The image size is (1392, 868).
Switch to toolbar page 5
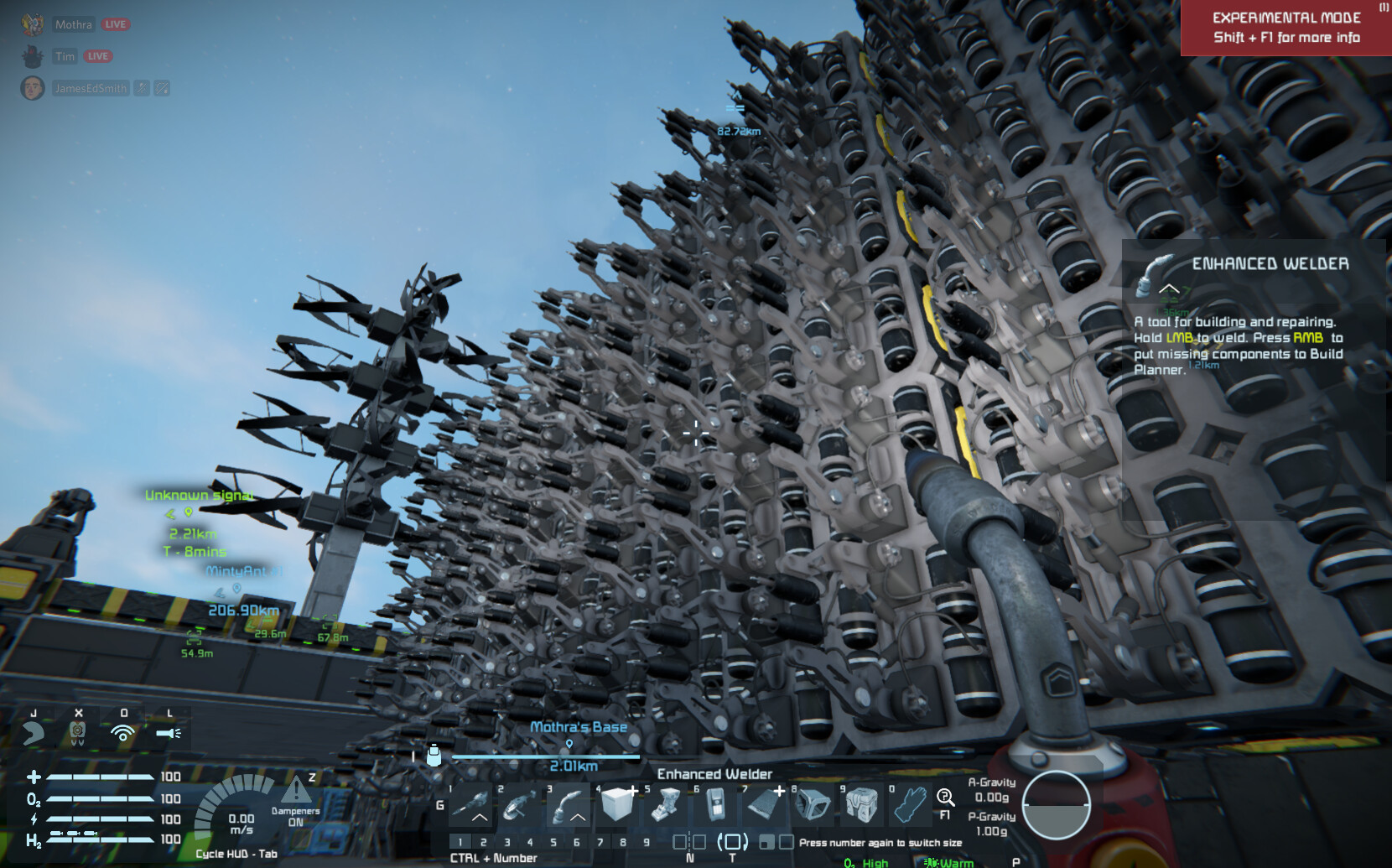553,842
